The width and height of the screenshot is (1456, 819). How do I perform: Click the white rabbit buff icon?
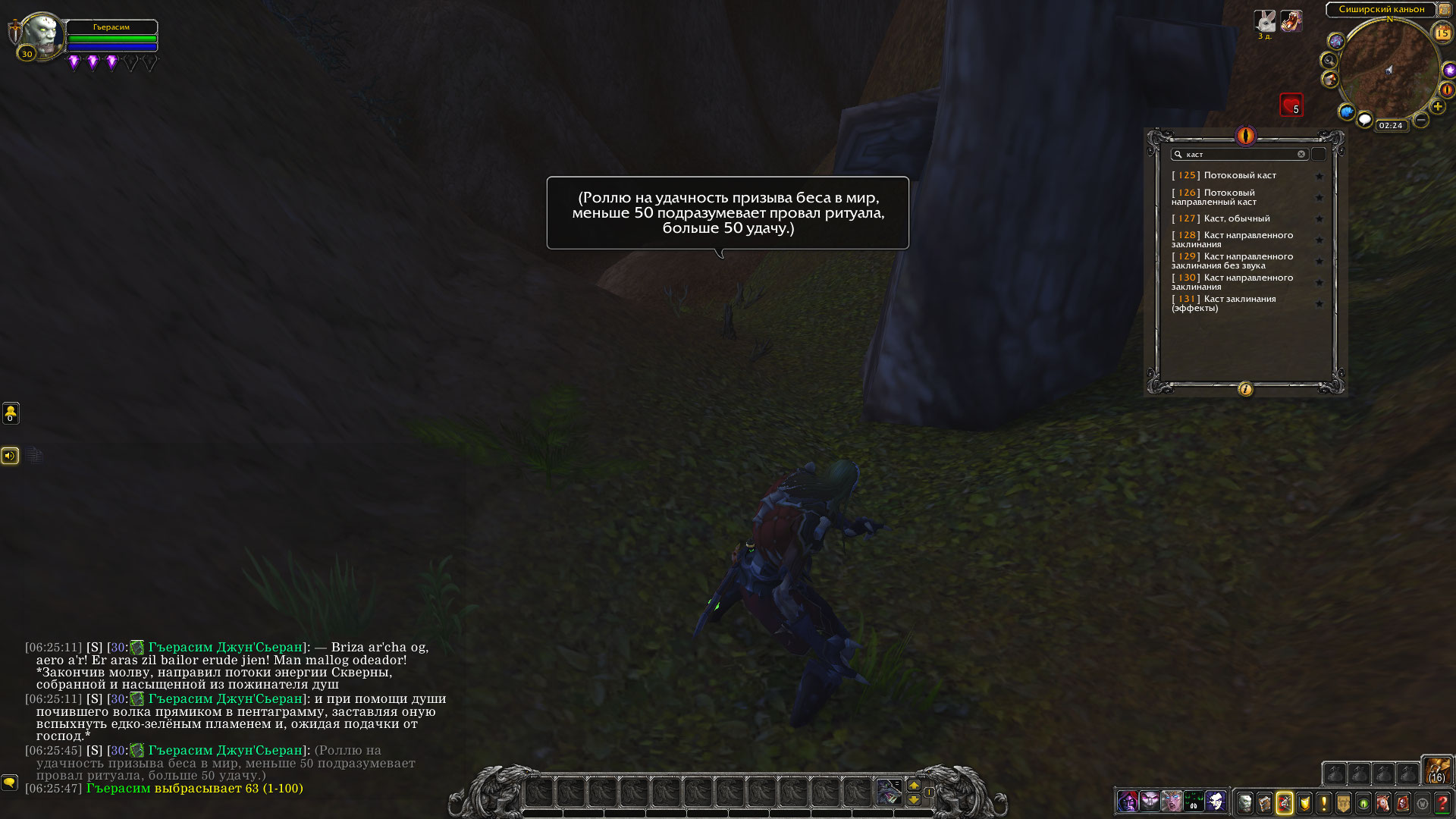pyautogui.click(x=1265, y=20)
